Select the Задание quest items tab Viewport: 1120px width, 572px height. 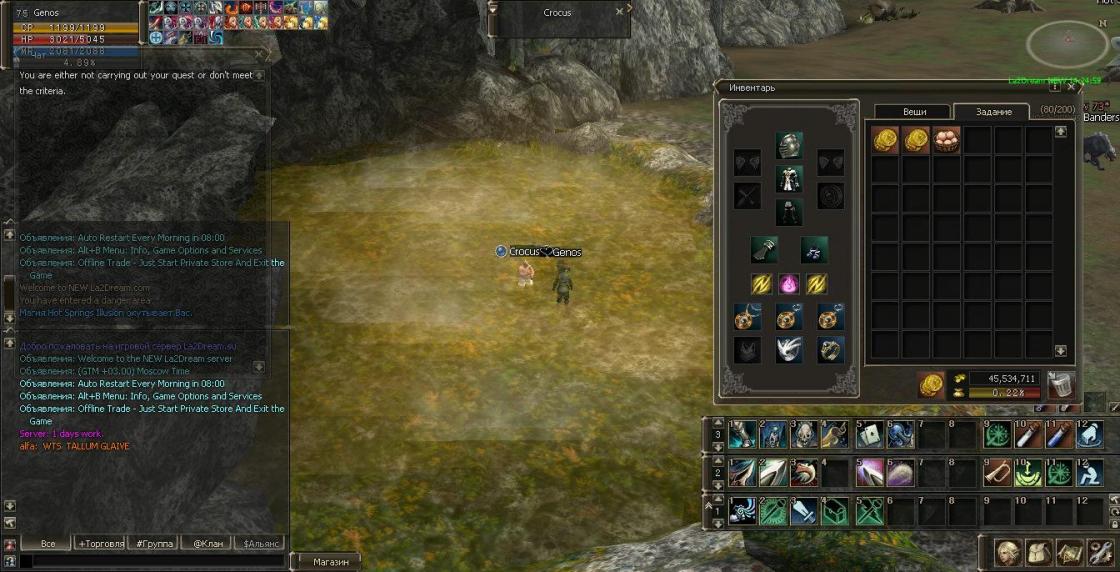pos(993,112)
